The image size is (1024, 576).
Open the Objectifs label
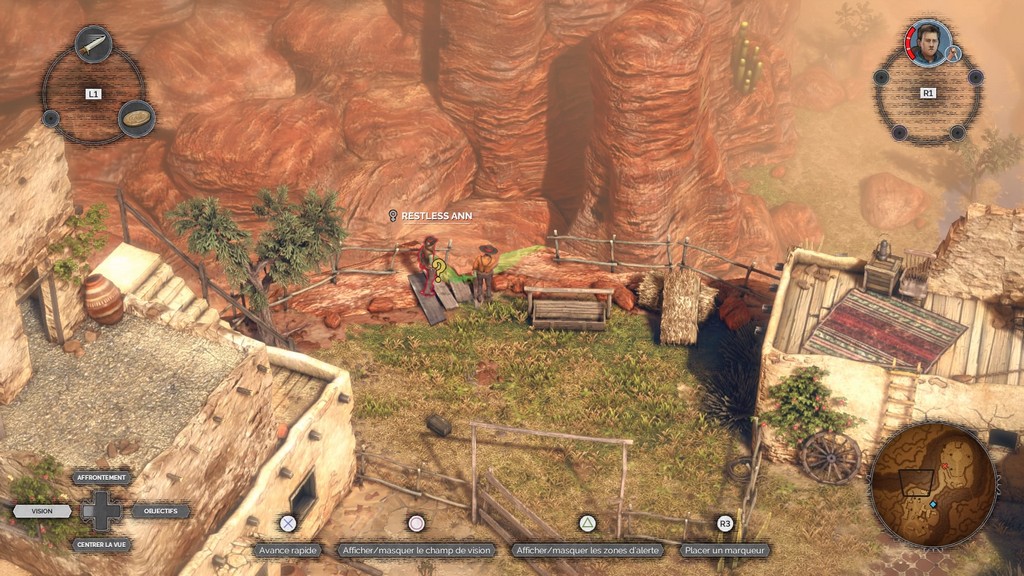pos(160,511)
